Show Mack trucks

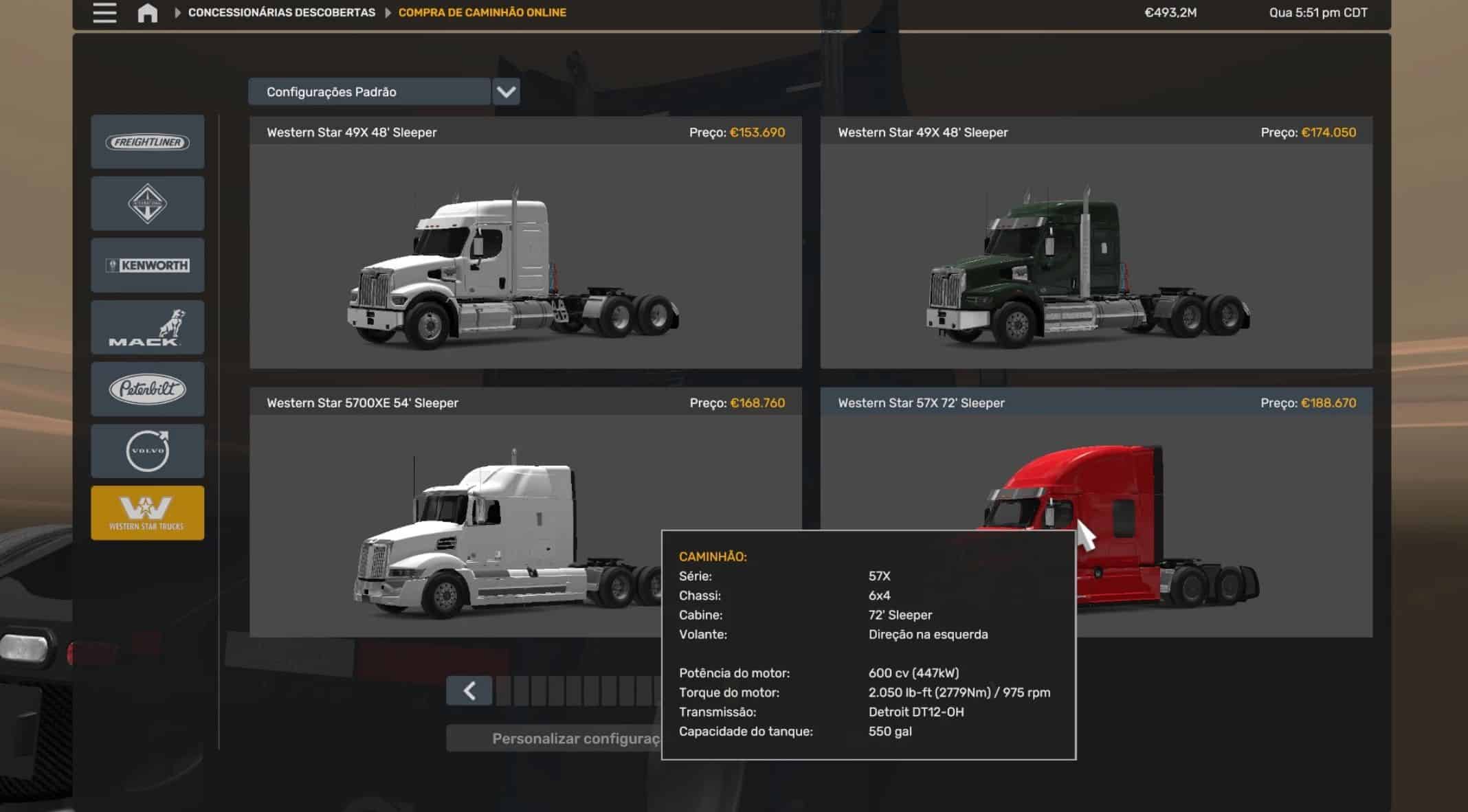(148, 327)
